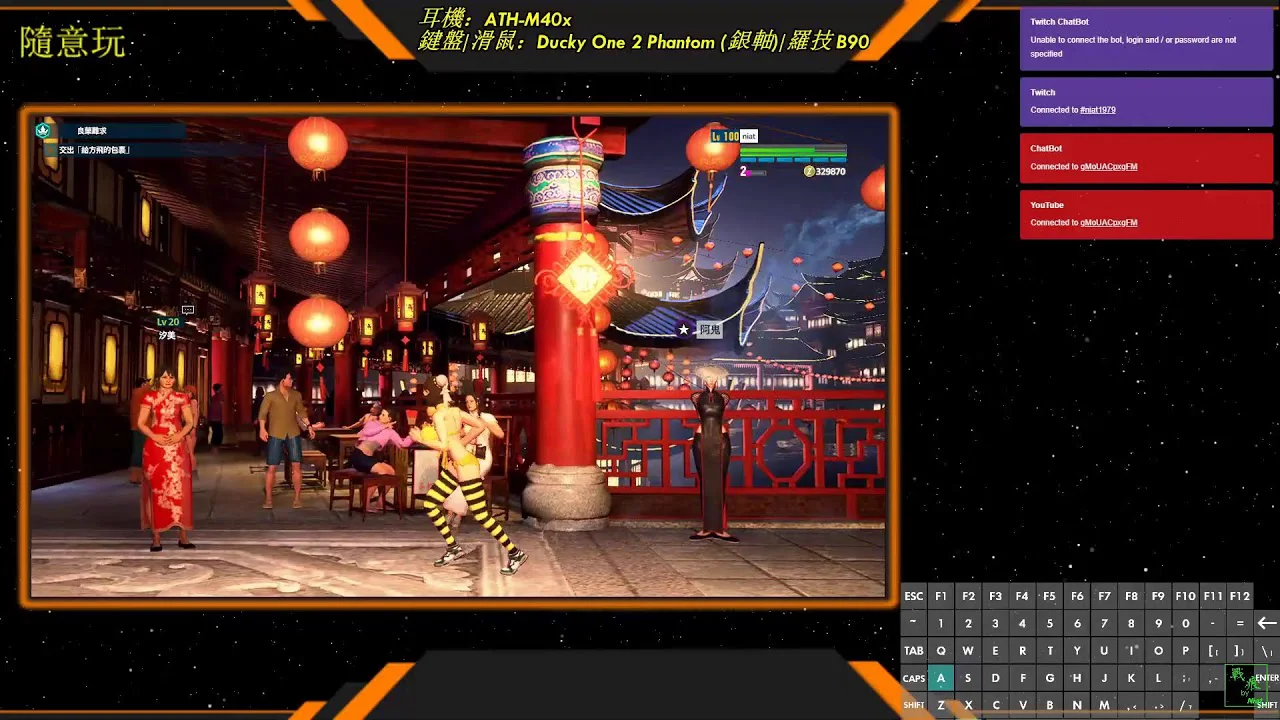Open the ChatBot panel's gMoUACpxgFM link
Image resolution: width=1280 pixels, height=720 pixels.
click(x=1108, y=167)
